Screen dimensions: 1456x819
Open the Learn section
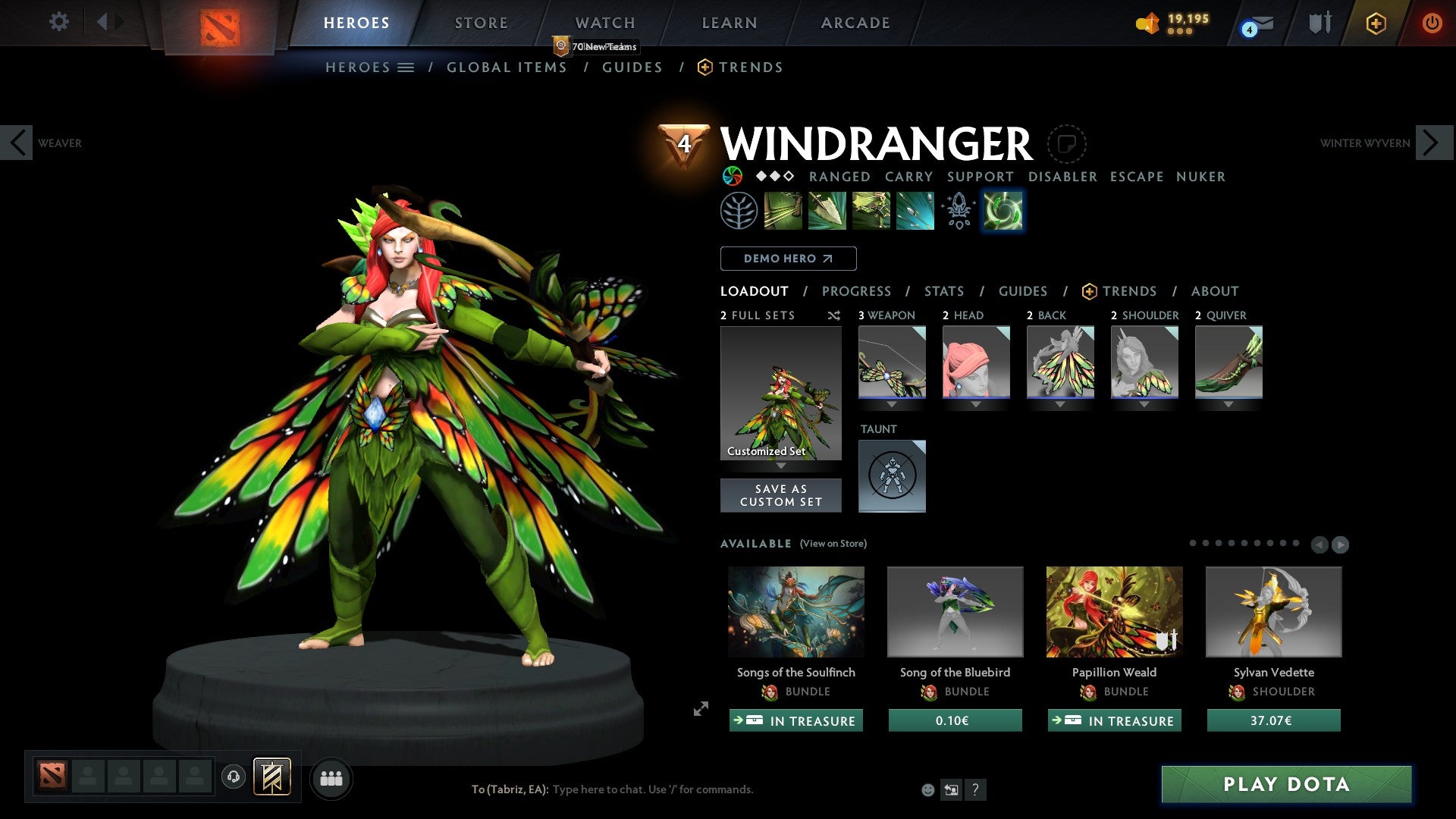tap(730, 23)
